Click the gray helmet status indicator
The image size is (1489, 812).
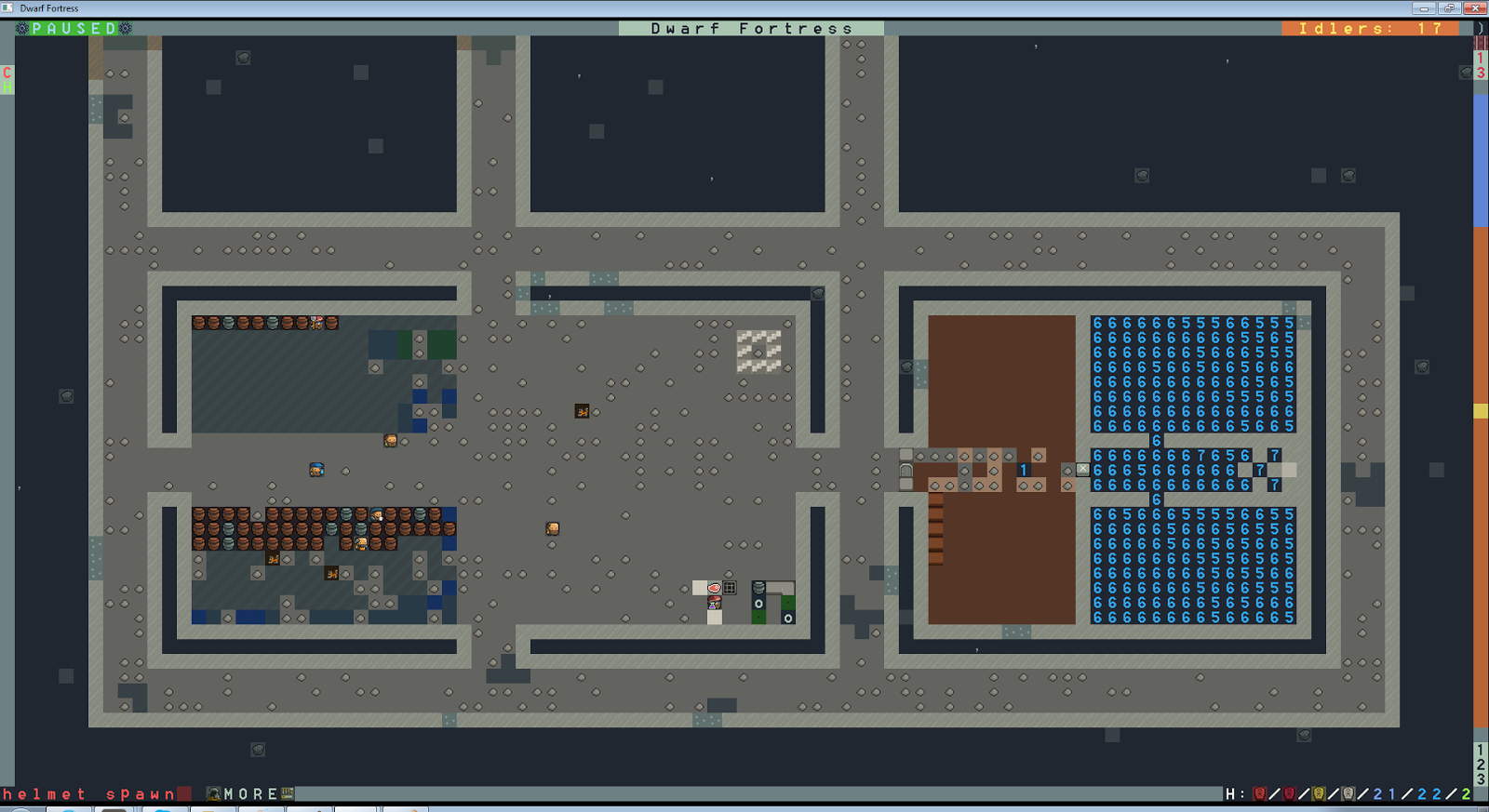(x=1349, y=793)
